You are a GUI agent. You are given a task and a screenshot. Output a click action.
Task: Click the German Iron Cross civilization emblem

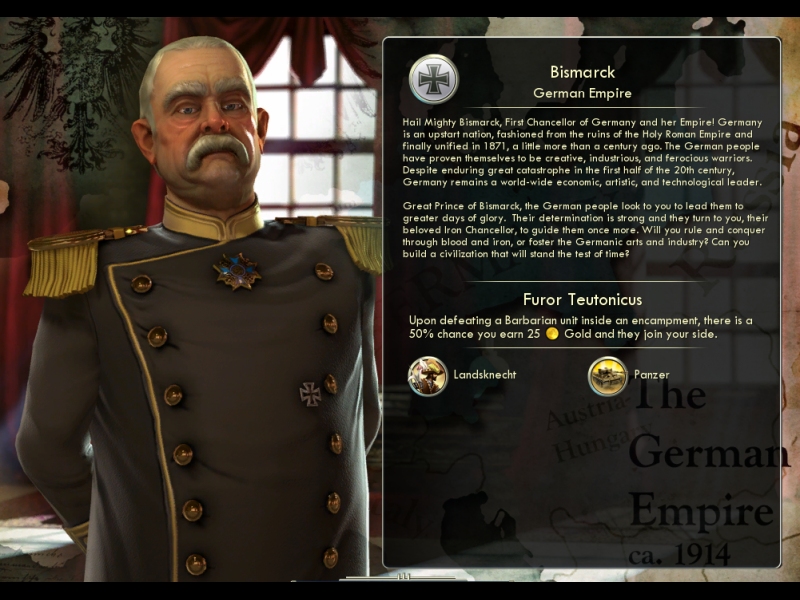[434, 79]
